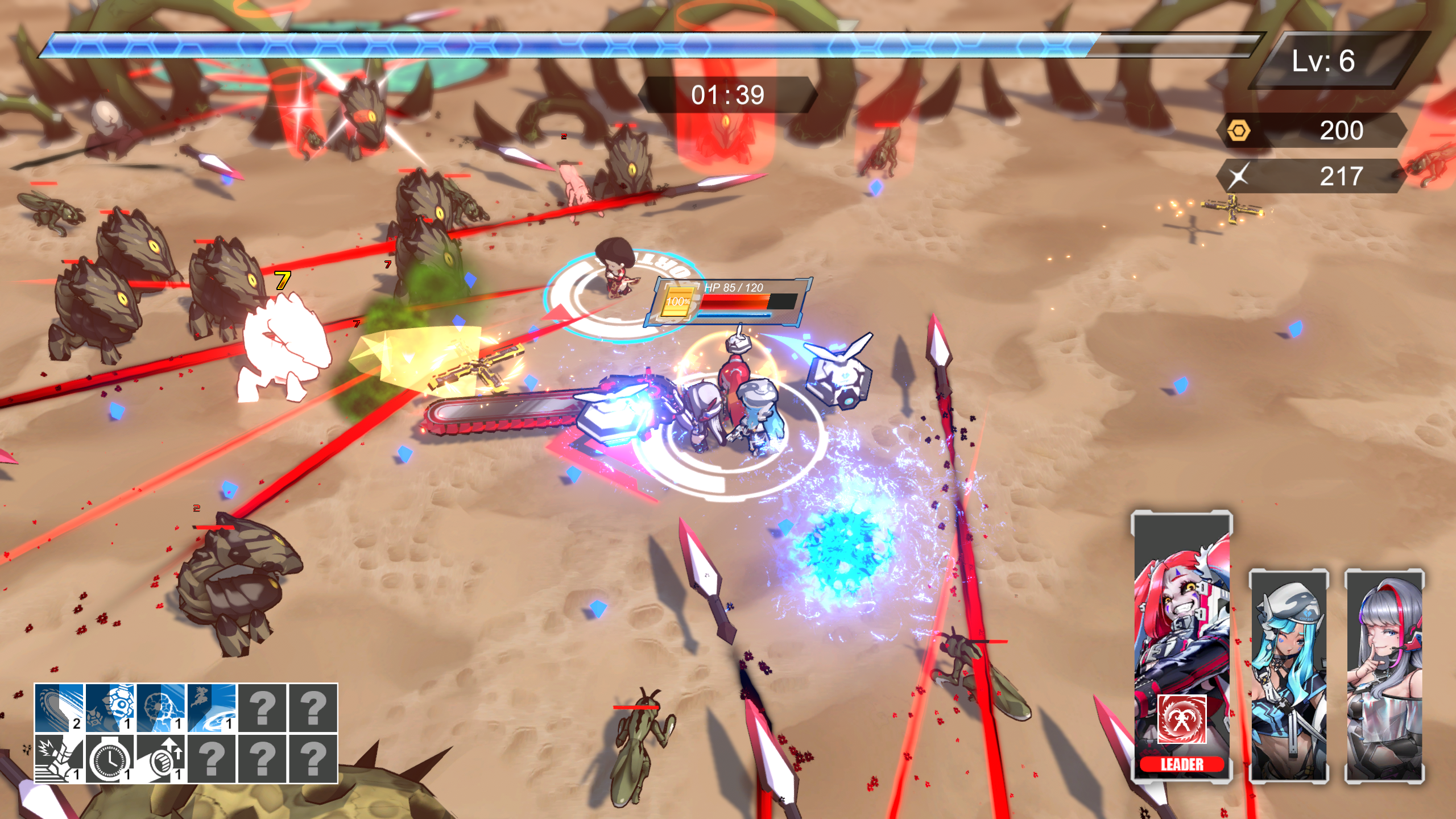
Task: Choose the lightning orb skill icon
Action: tap(160, 708)
